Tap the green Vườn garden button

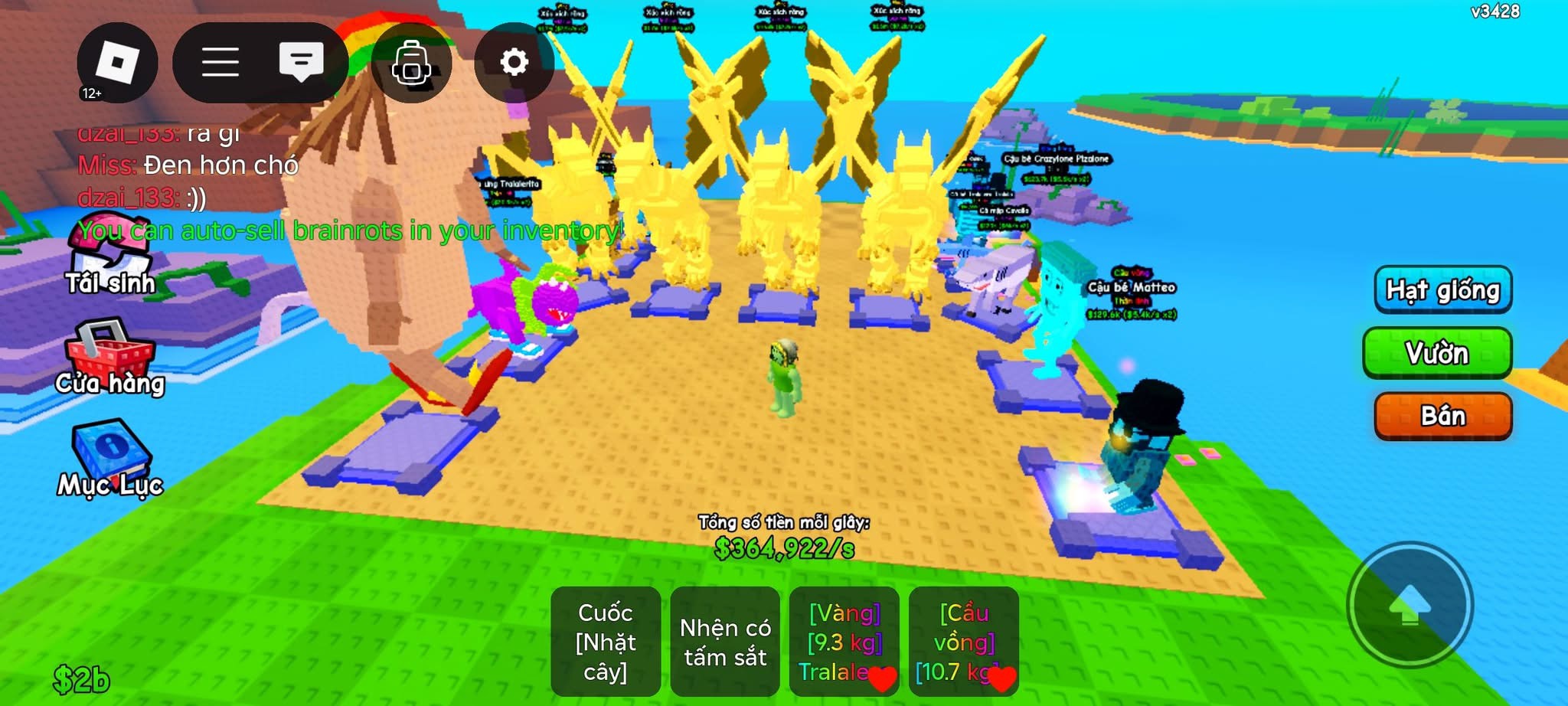click(1437, 353)
